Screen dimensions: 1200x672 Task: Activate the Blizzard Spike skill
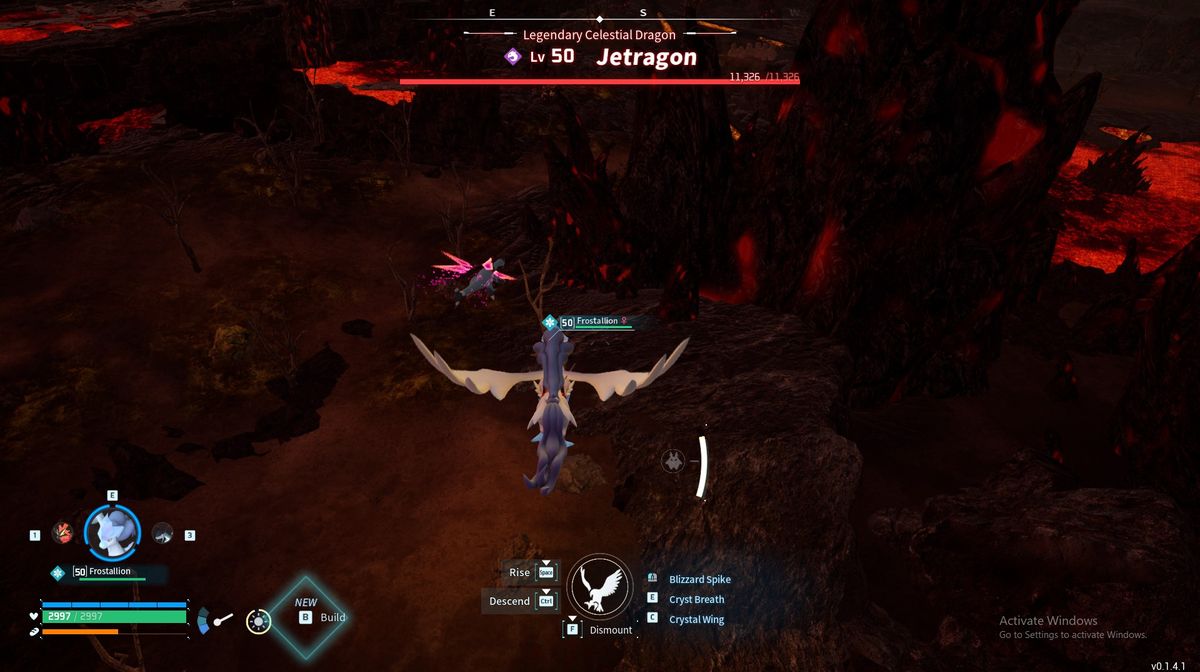click(699, 580)
